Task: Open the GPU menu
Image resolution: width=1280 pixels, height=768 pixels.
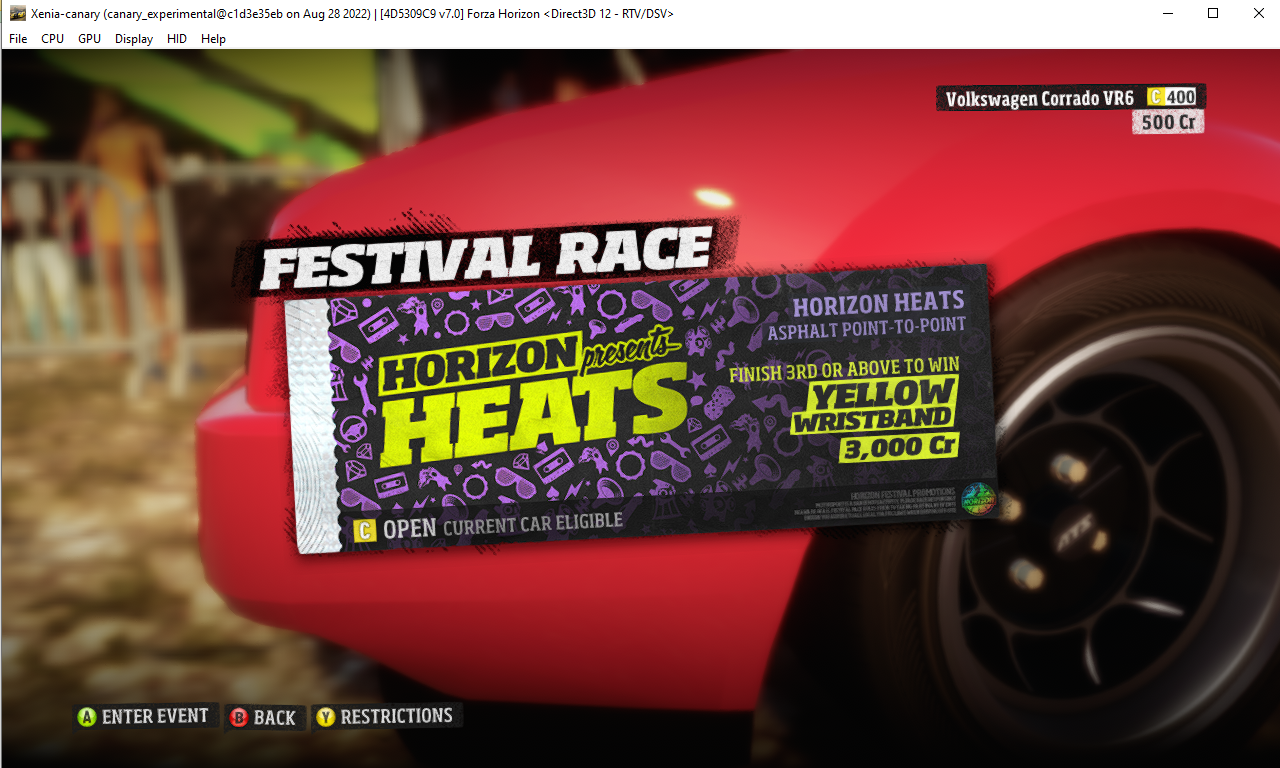Action: (88, 39)
